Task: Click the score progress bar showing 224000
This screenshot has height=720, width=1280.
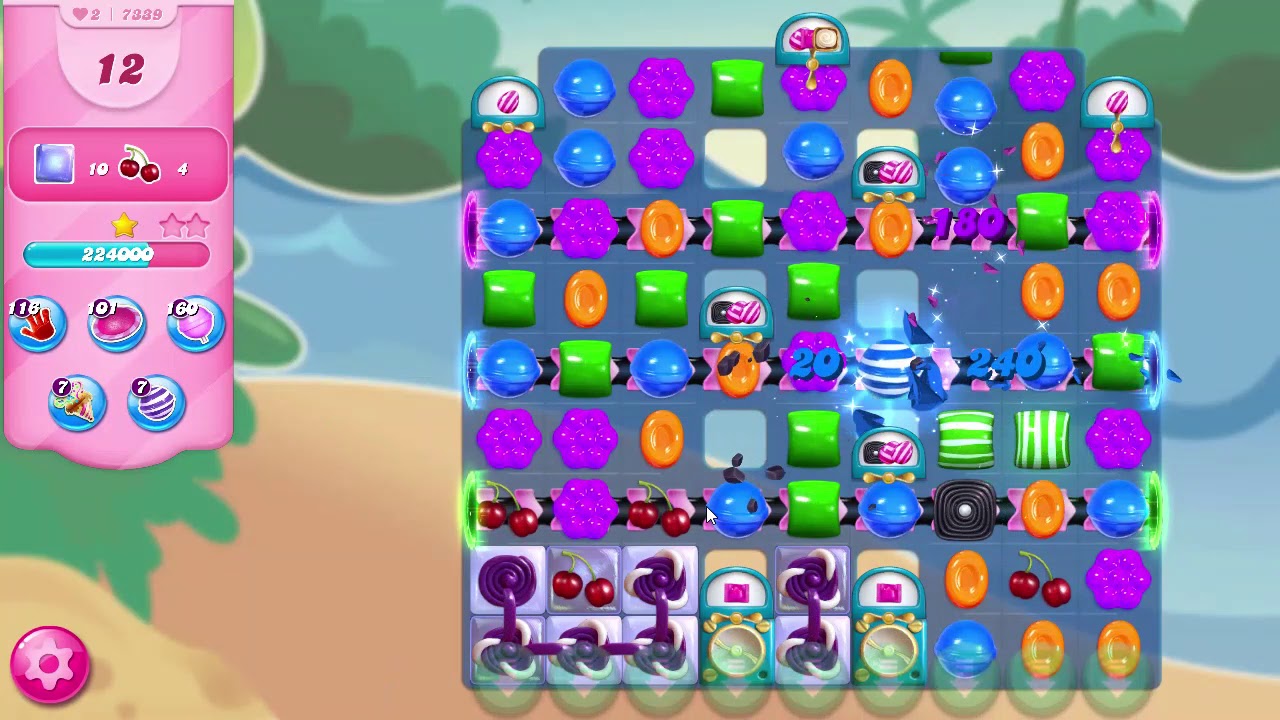Action: 116,255
